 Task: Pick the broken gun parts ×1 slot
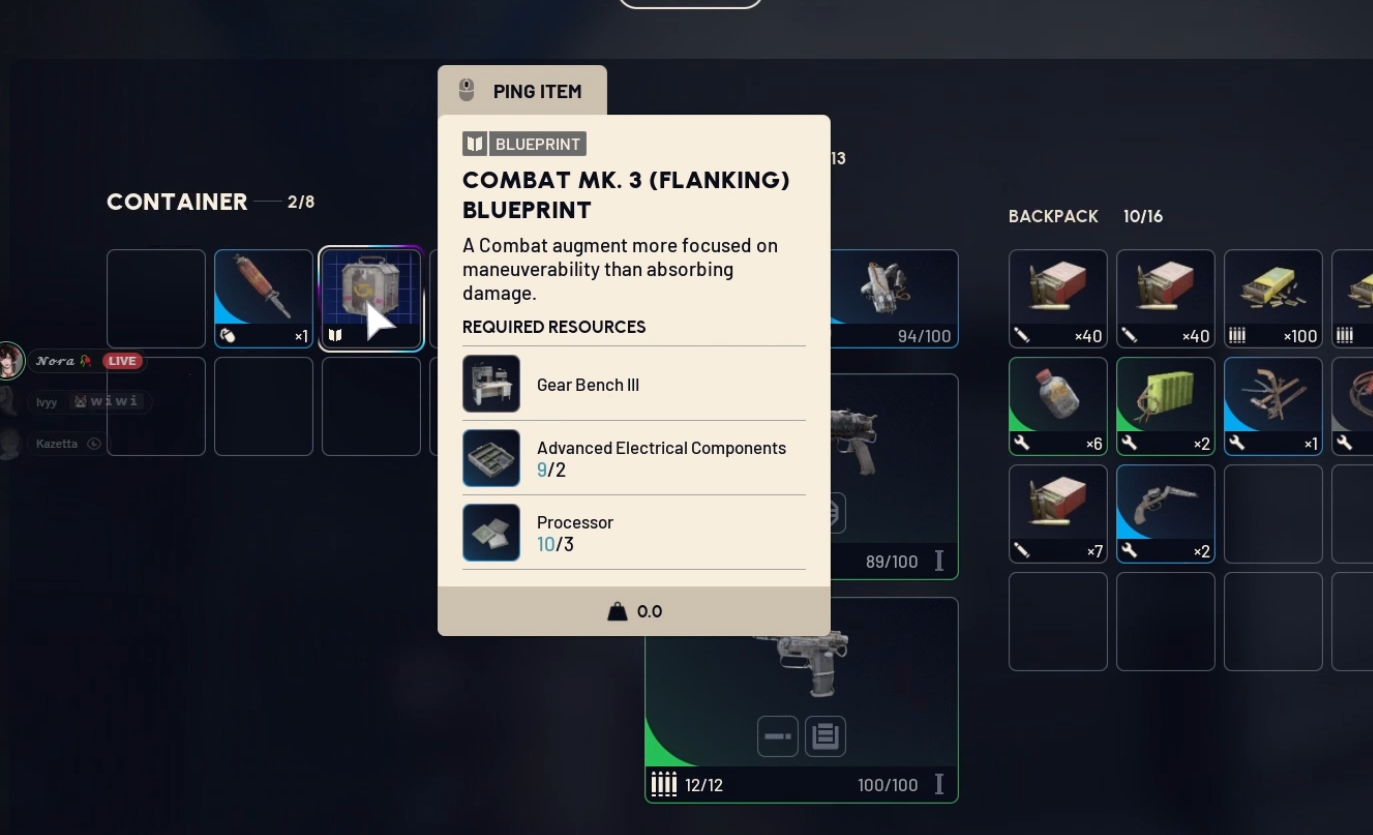coord(1272,406)
